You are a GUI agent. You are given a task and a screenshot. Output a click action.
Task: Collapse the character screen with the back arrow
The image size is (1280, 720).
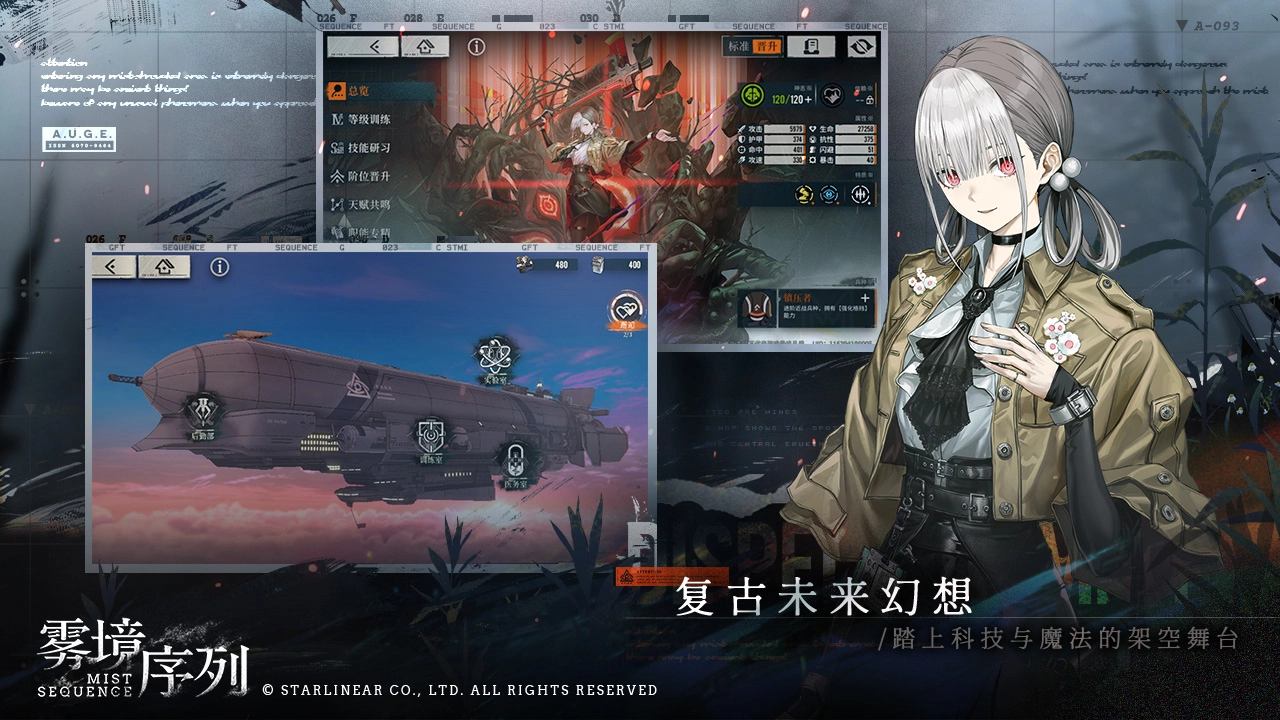pyautogui.click(x=373, y=44)
